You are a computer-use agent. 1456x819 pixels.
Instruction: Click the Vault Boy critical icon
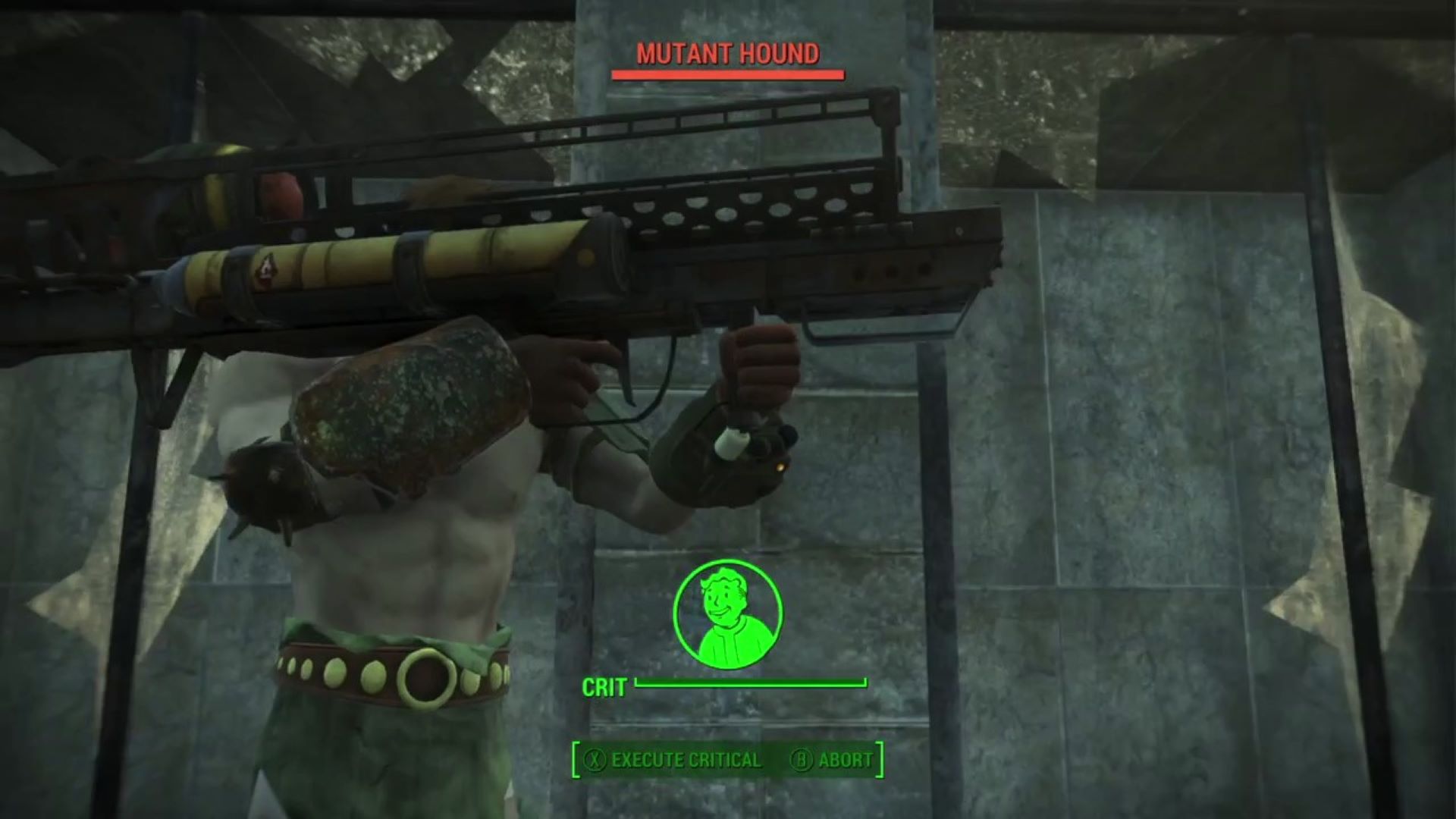coord(727,614)
